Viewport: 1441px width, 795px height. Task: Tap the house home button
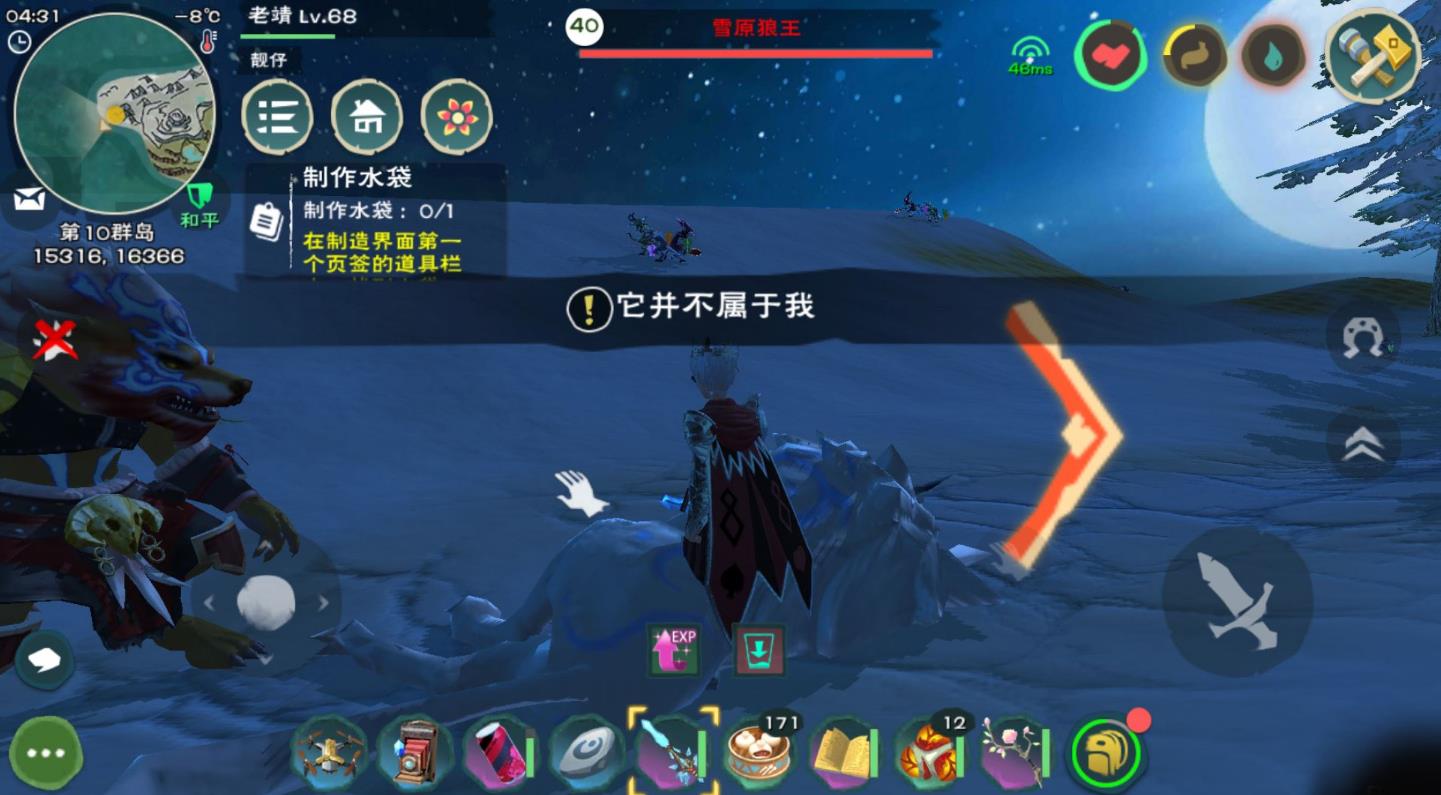(367, 117)
